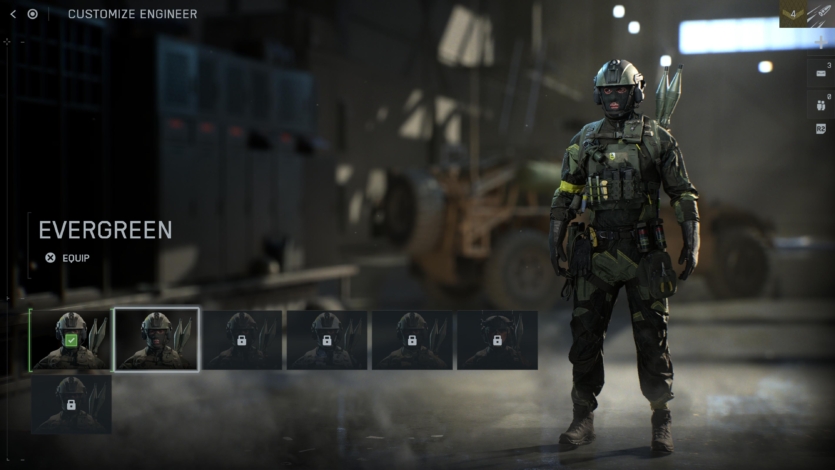
Task: Click the plus icon on right panel
Action: coord(822,43)
